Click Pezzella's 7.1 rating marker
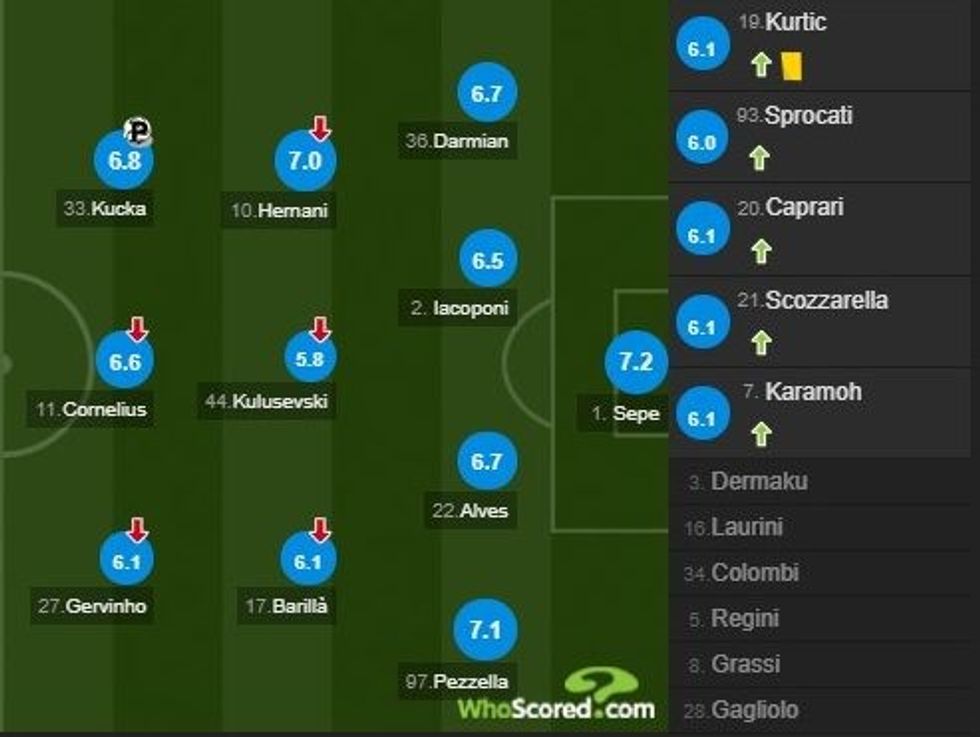980x737 pixels. click(x=484, y=630)
